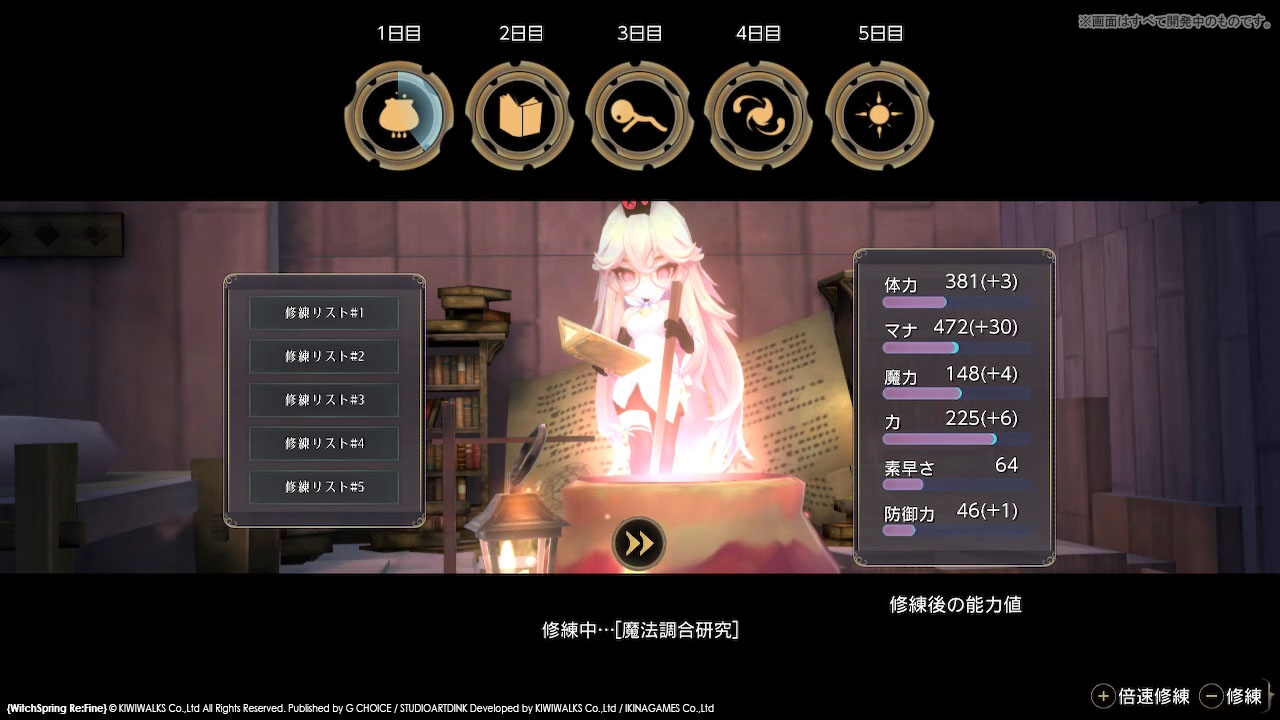The image size is (1280, 720).
Task: Click the minus icon beside 修練
Action: tap(1213, 695)
